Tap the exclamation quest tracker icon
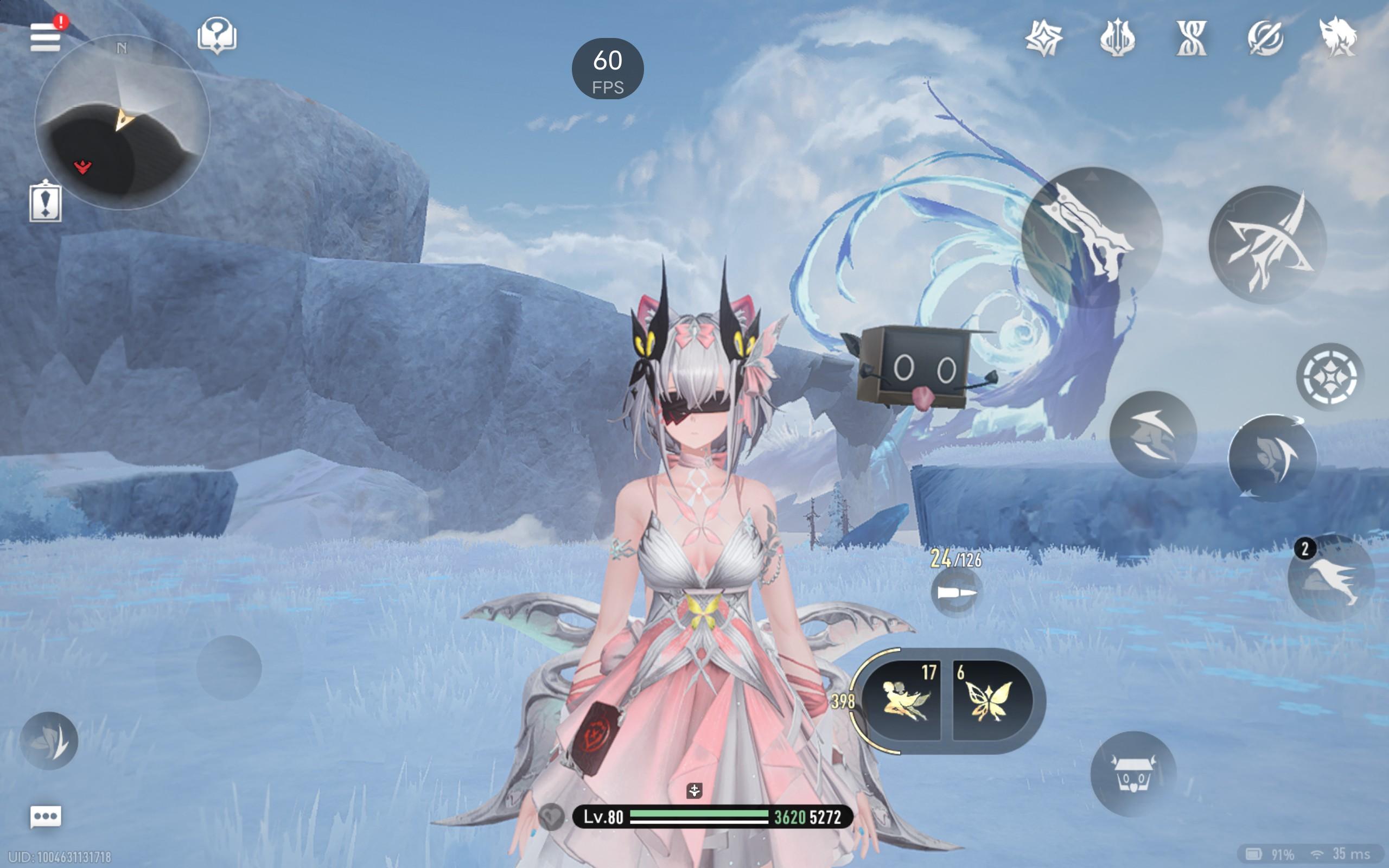 point(46,201)
